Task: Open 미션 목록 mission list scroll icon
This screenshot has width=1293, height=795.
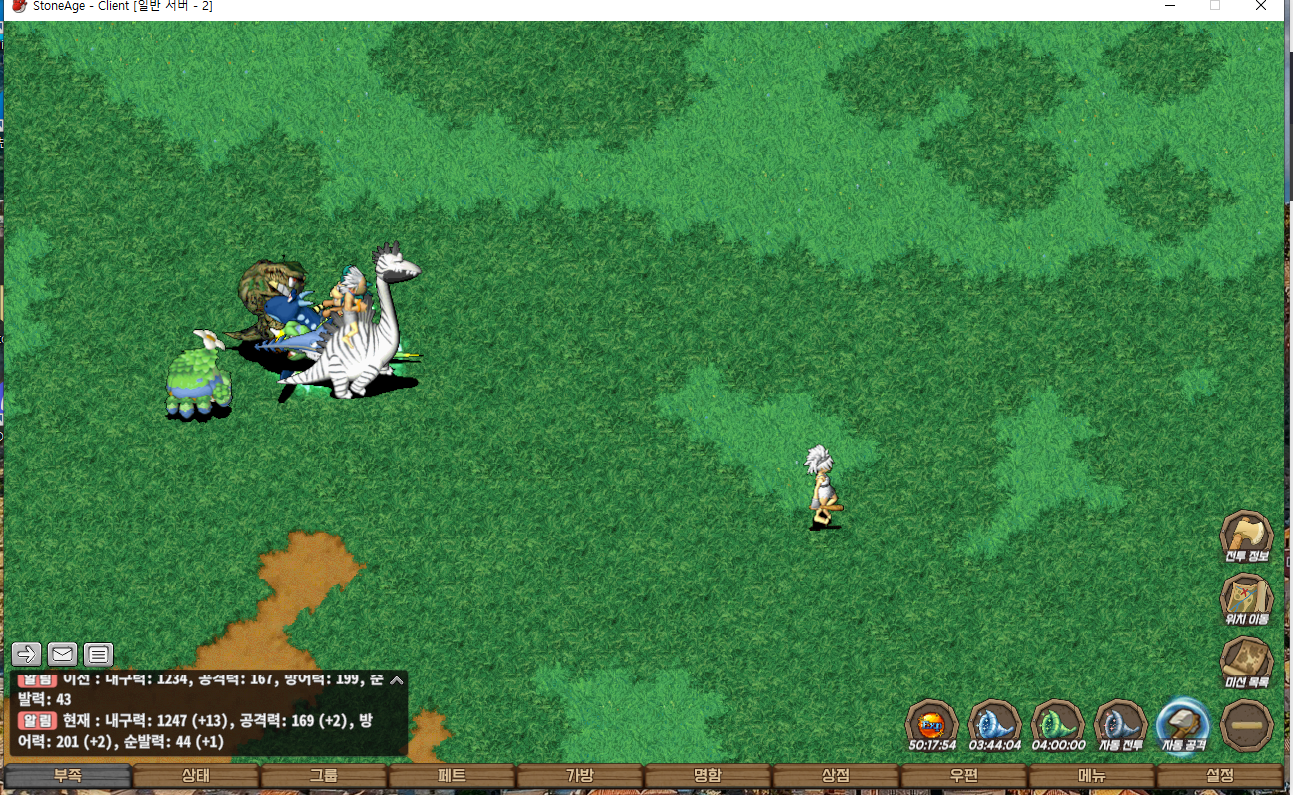Action: click(1246, 662)
